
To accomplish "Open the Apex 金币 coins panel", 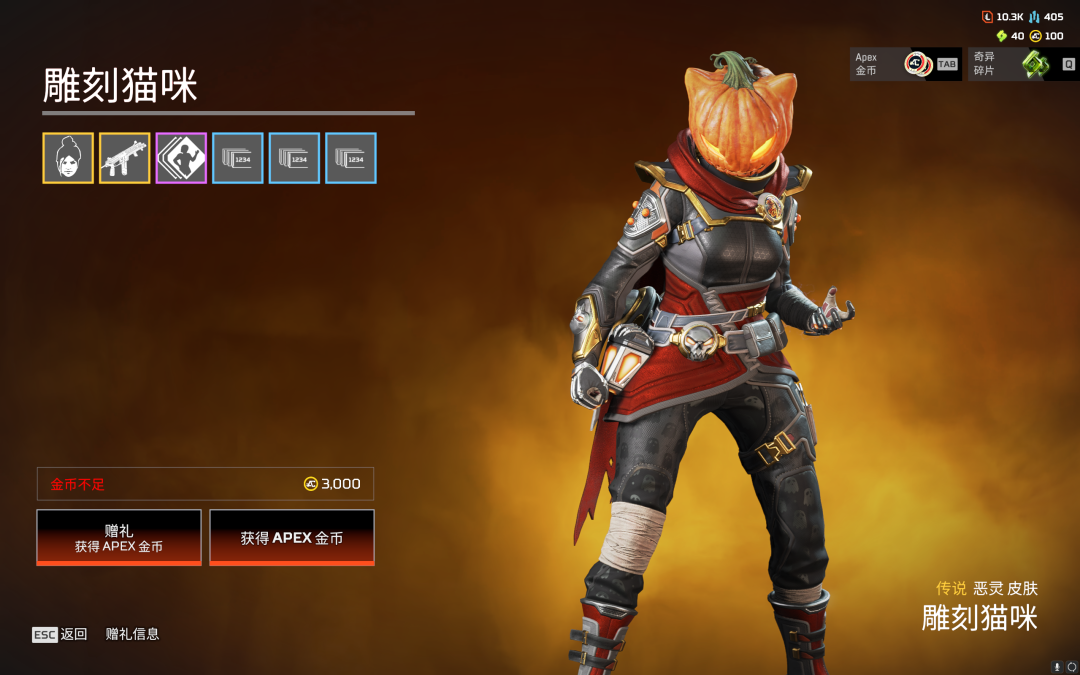I will point(905,65).
